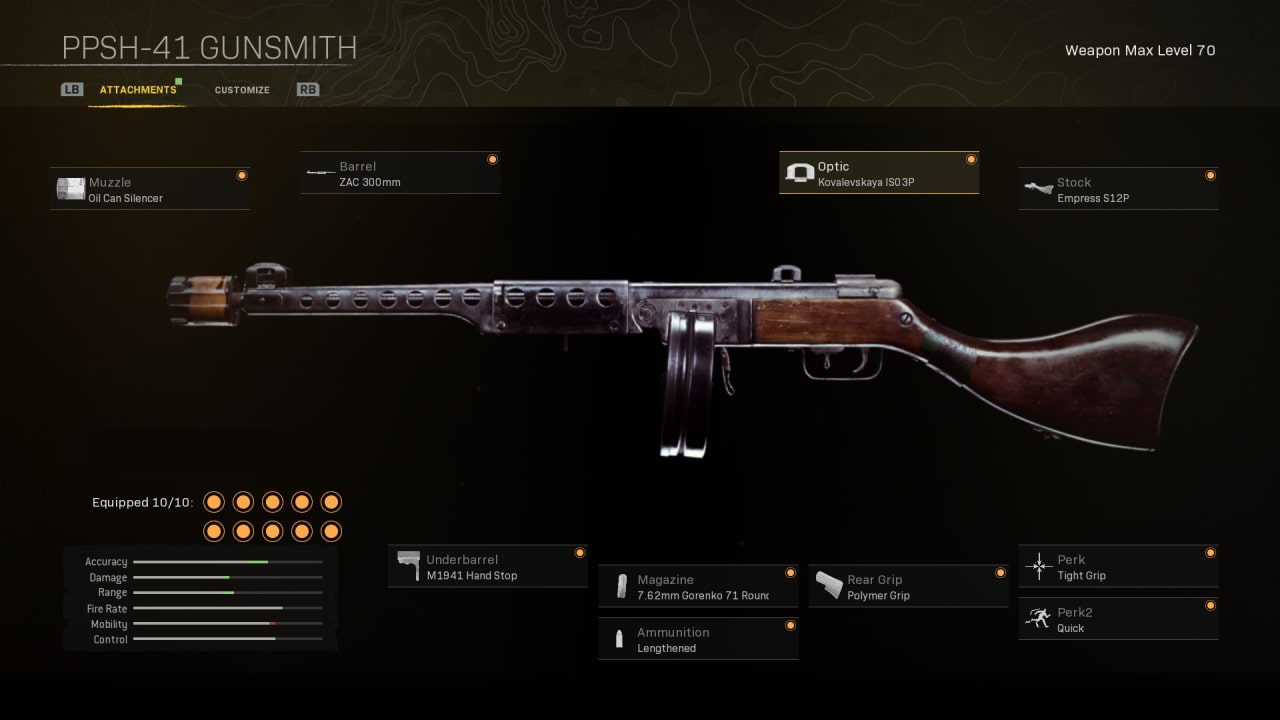Select the Perk slot with Tight Grip
Screen dimensions: 1280x720
coord(1118,567)
